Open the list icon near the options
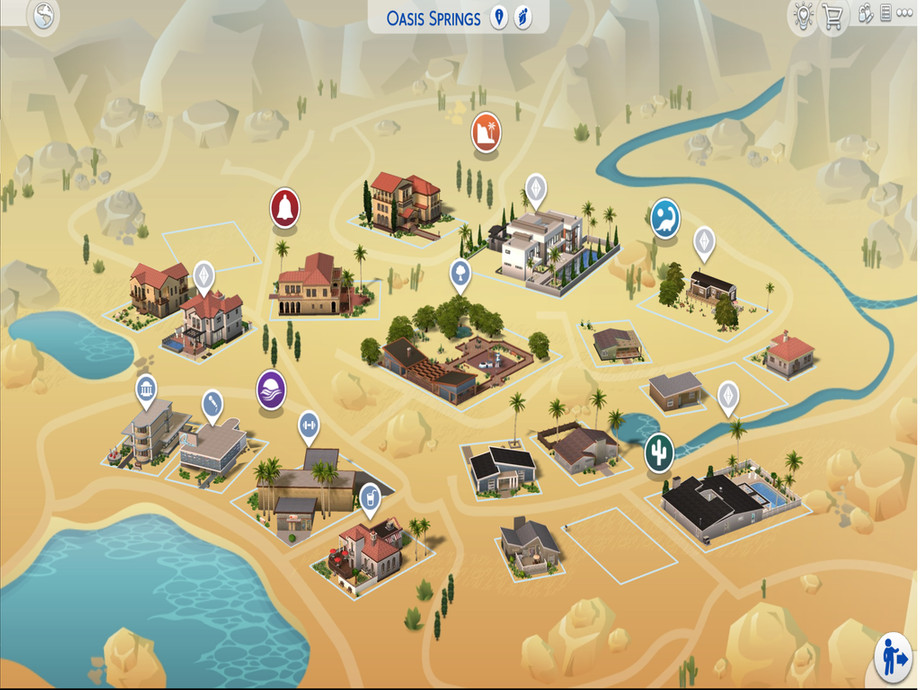The width and height of the screenshot is (920, 690). 884,15
